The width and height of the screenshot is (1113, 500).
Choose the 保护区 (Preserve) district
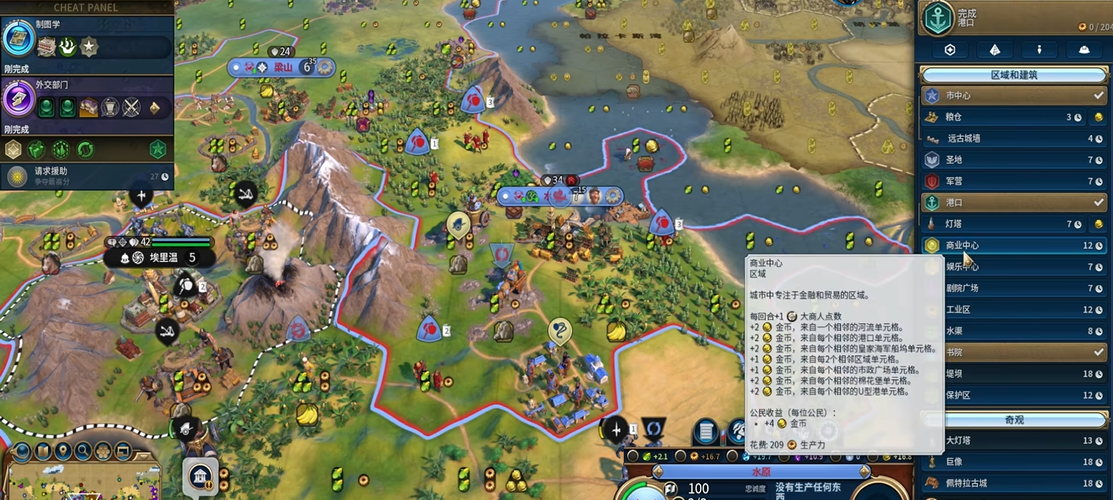pos(1000,395)
